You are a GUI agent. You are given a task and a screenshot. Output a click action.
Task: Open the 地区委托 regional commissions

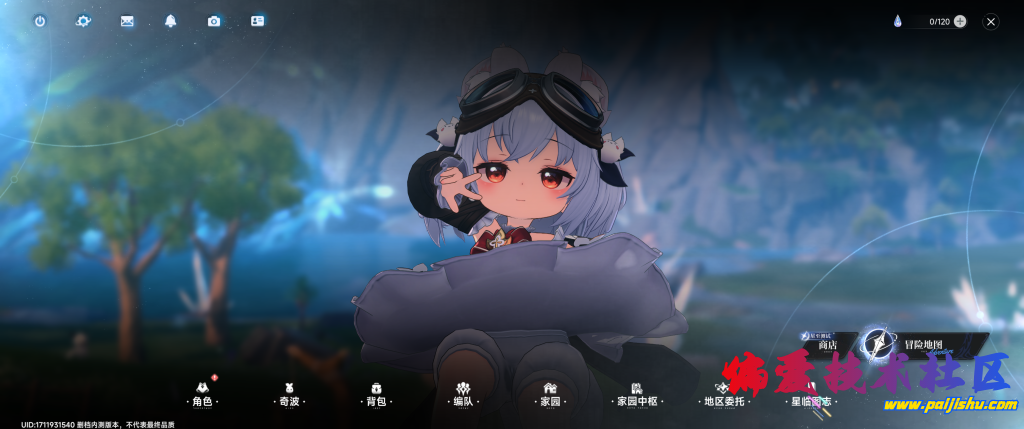pyautogui.click(x=723, y=395)
